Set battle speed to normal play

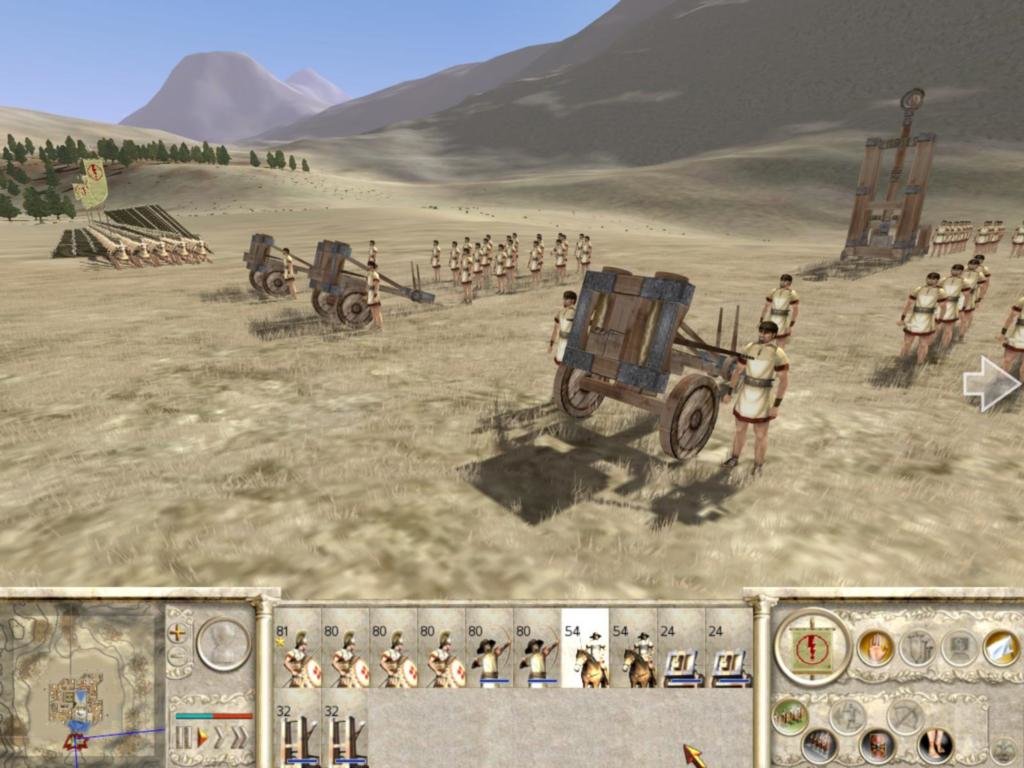(201, 739)
